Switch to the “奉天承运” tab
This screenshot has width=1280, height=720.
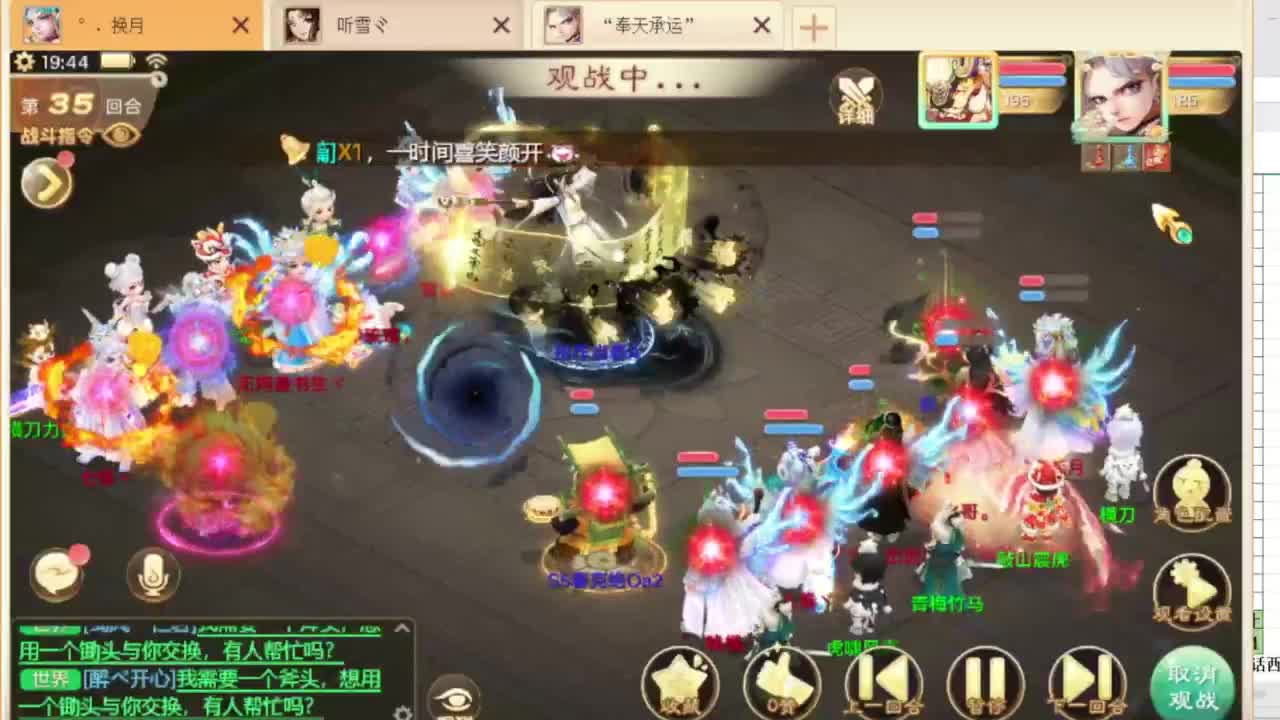[650, 27]
